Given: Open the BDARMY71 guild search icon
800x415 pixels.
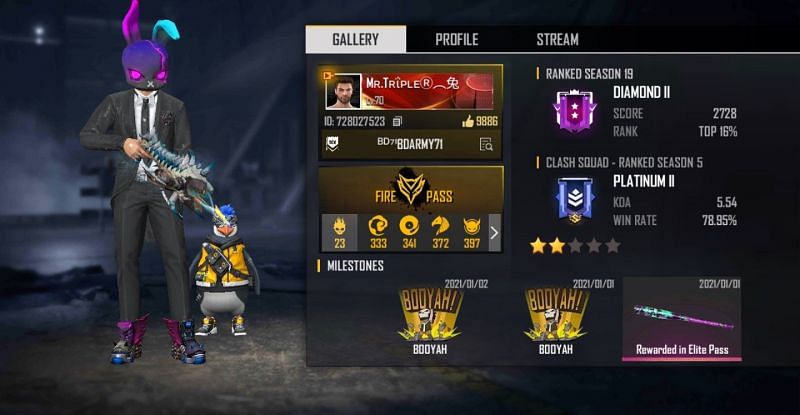Looking at the screenshot, I should click(486, 144).
